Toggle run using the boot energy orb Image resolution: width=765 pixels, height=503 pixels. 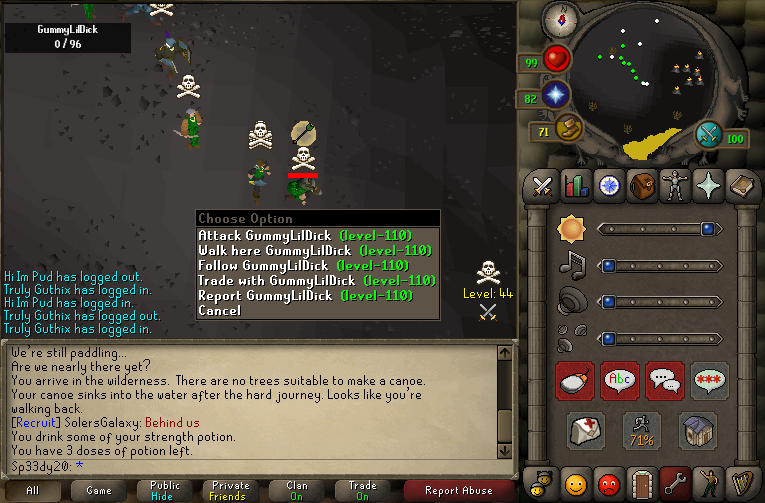(x=570, y=129)
